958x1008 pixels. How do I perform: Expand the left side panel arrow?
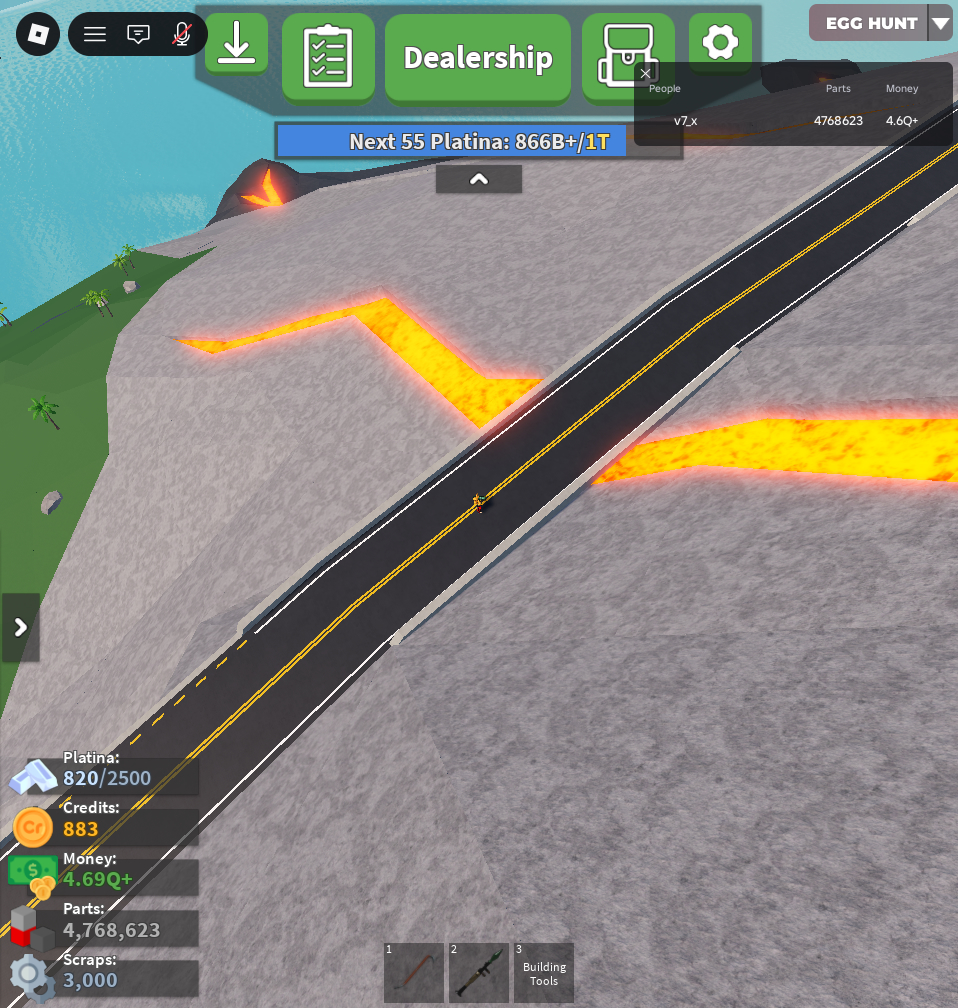click(x=21, y=628)
